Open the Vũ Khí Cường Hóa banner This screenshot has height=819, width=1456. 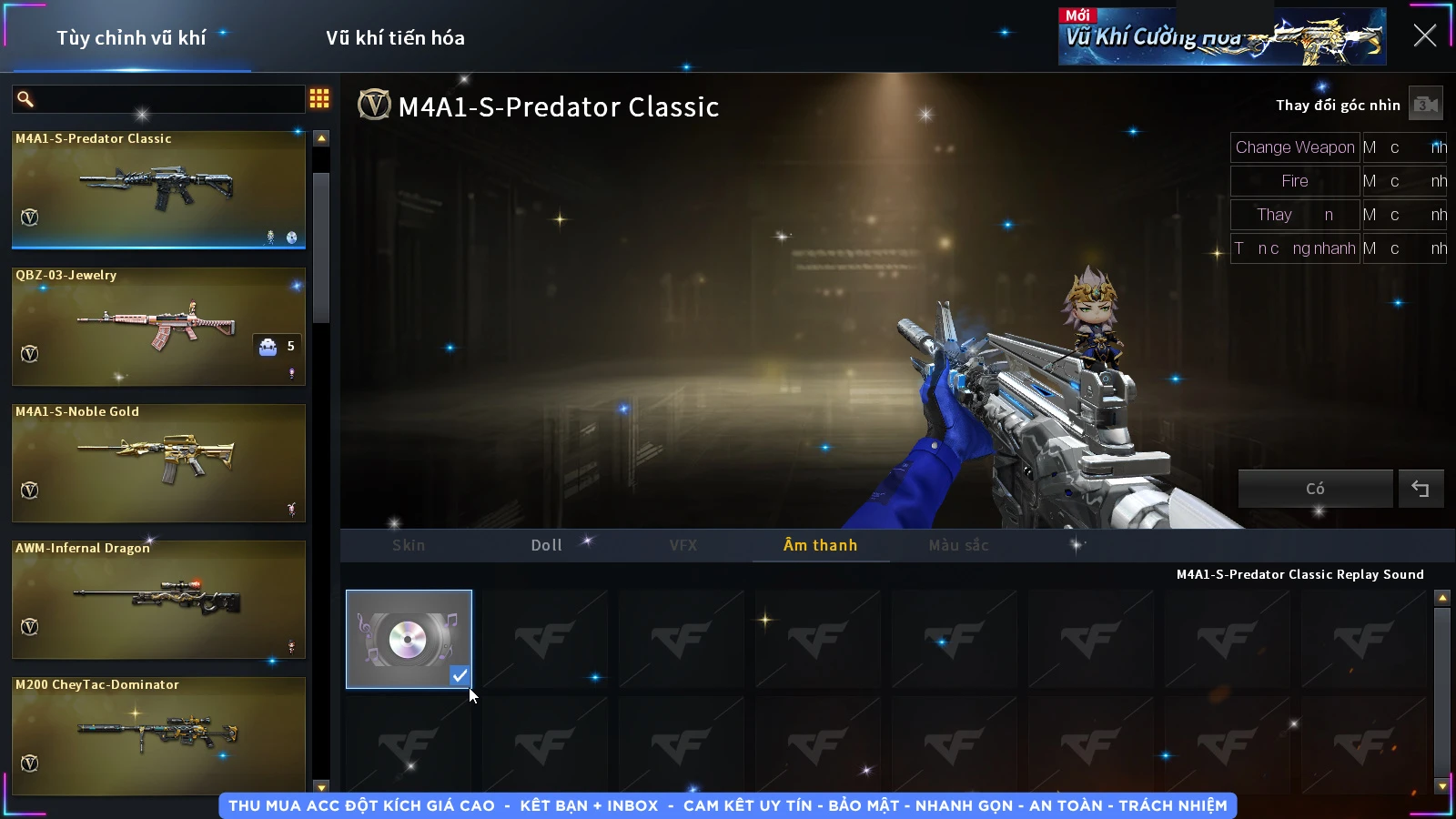(1221, 37)
